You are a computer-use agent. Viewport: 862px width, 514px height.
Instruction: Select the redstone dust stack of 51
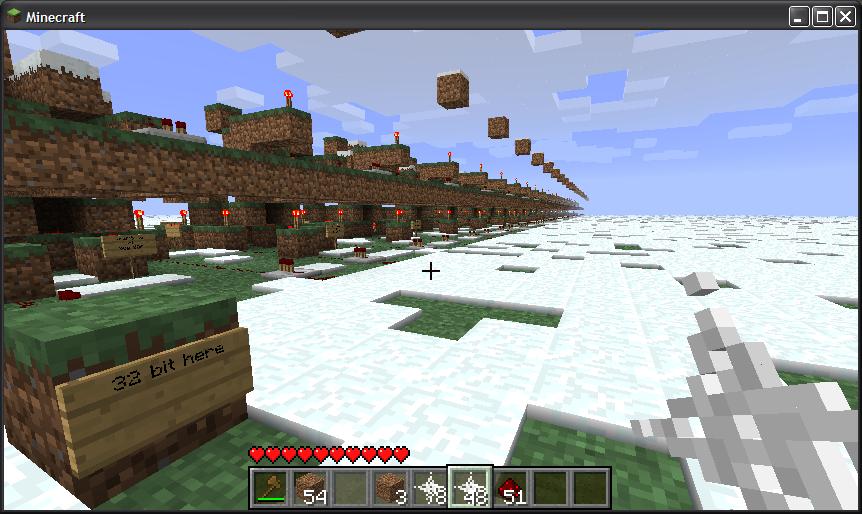[510, 488]
